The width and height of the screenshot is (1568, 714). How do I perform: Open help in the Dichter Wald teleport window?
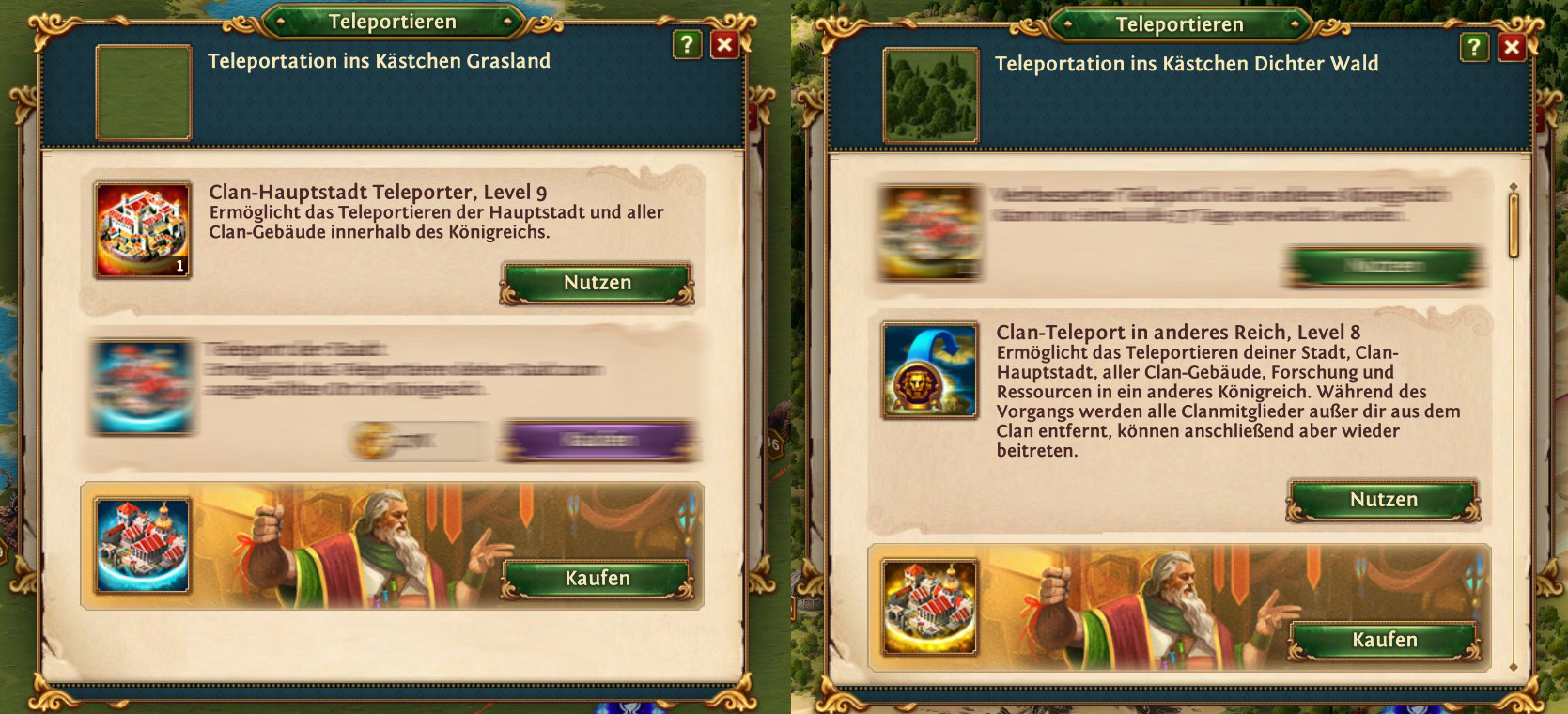[1474, 47]
